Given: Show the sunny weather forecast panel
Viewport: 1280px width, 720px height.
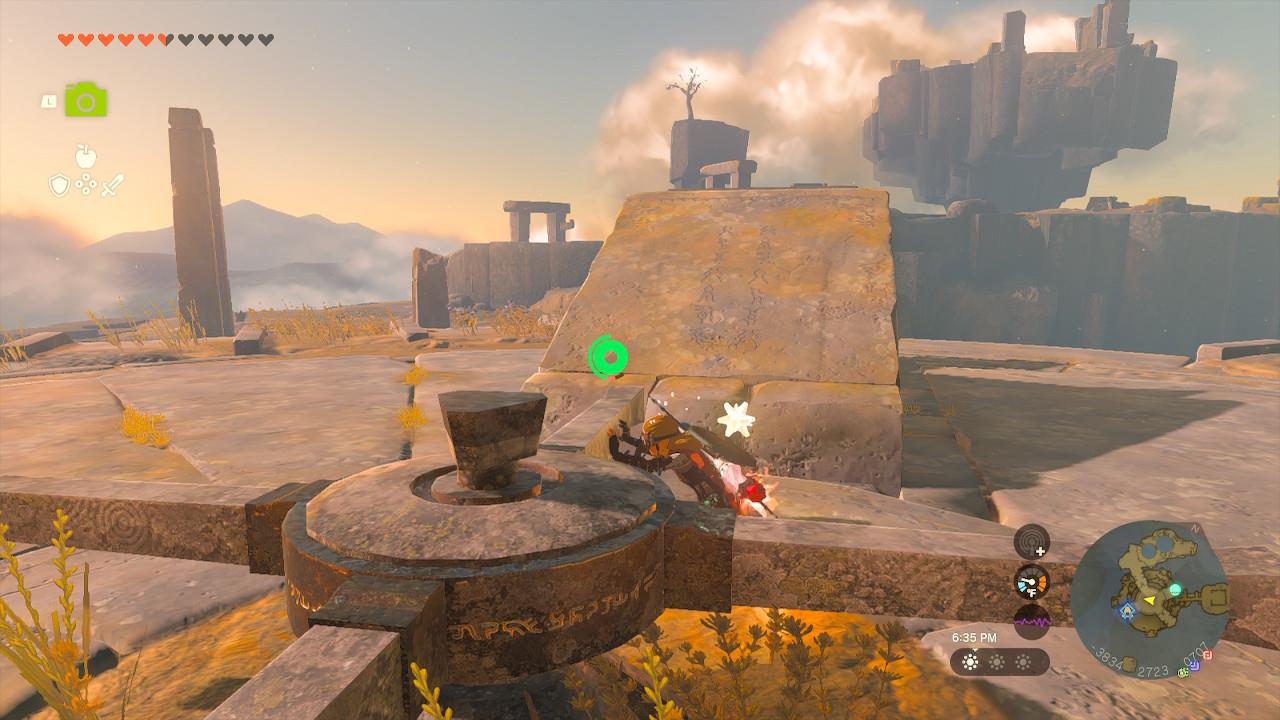Looking at the screenshot, I should pyautogui.click(x=998, y=662).
